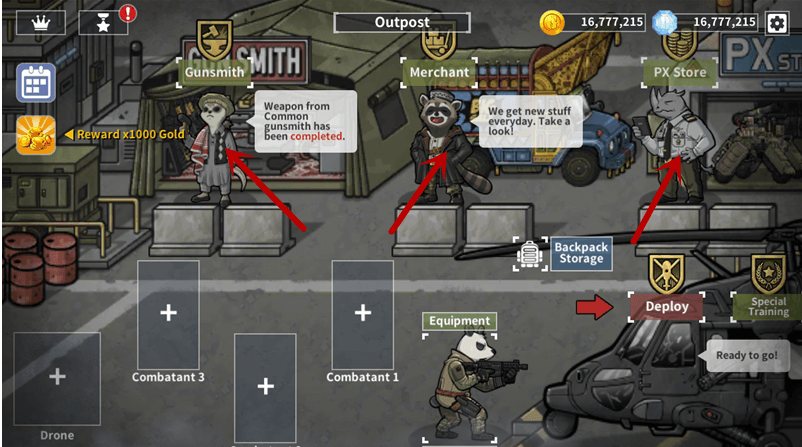The image size is (802, 447).
Task: Enter the PX Store
Action: point(680,72)
